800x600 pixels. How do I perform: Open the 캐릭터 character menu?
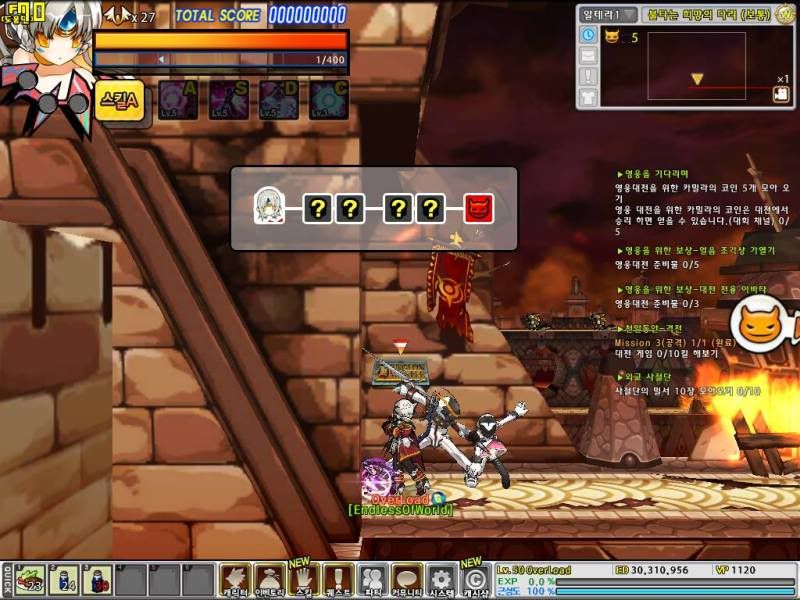[236, 579]
